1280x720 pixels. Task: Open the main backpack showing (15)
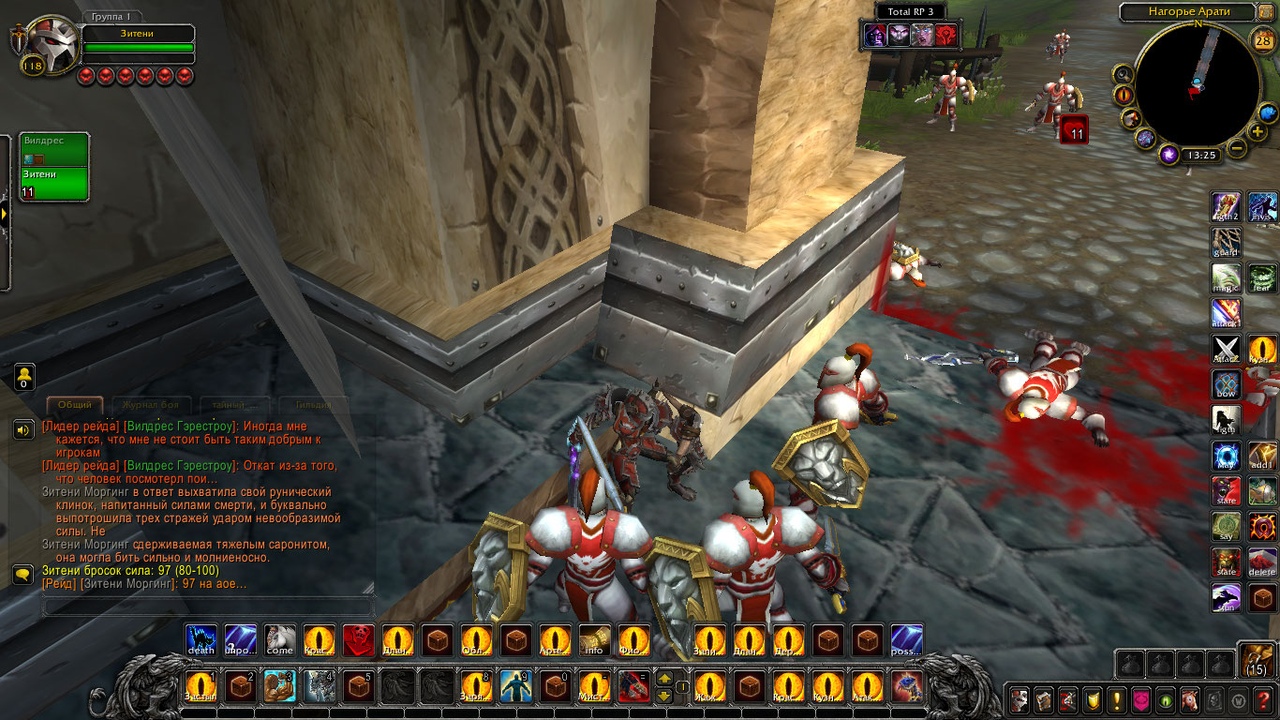(x=1256, y=659)
